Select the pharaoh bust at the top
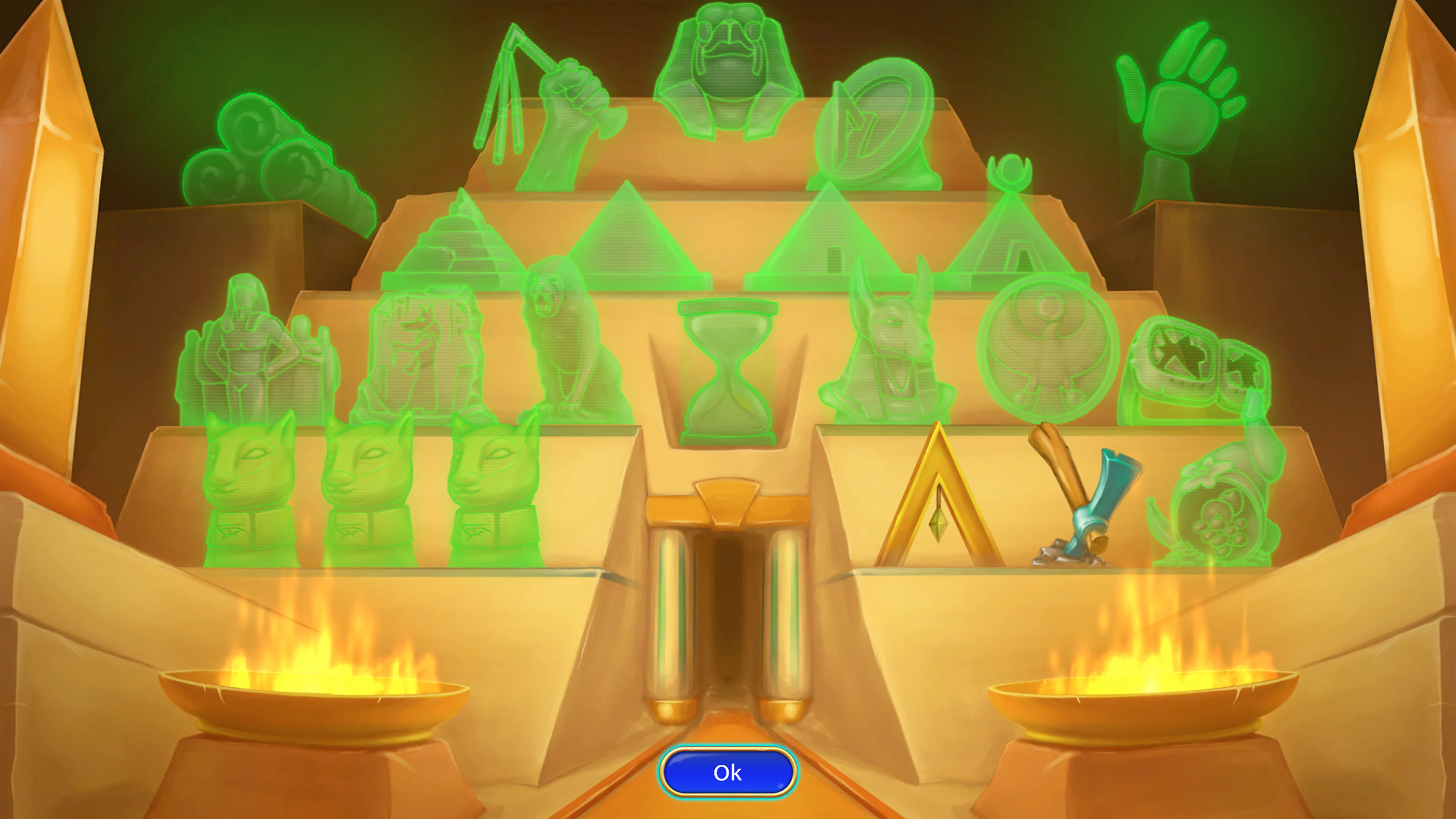This screenshot has height=819, width=1456. 729,74
